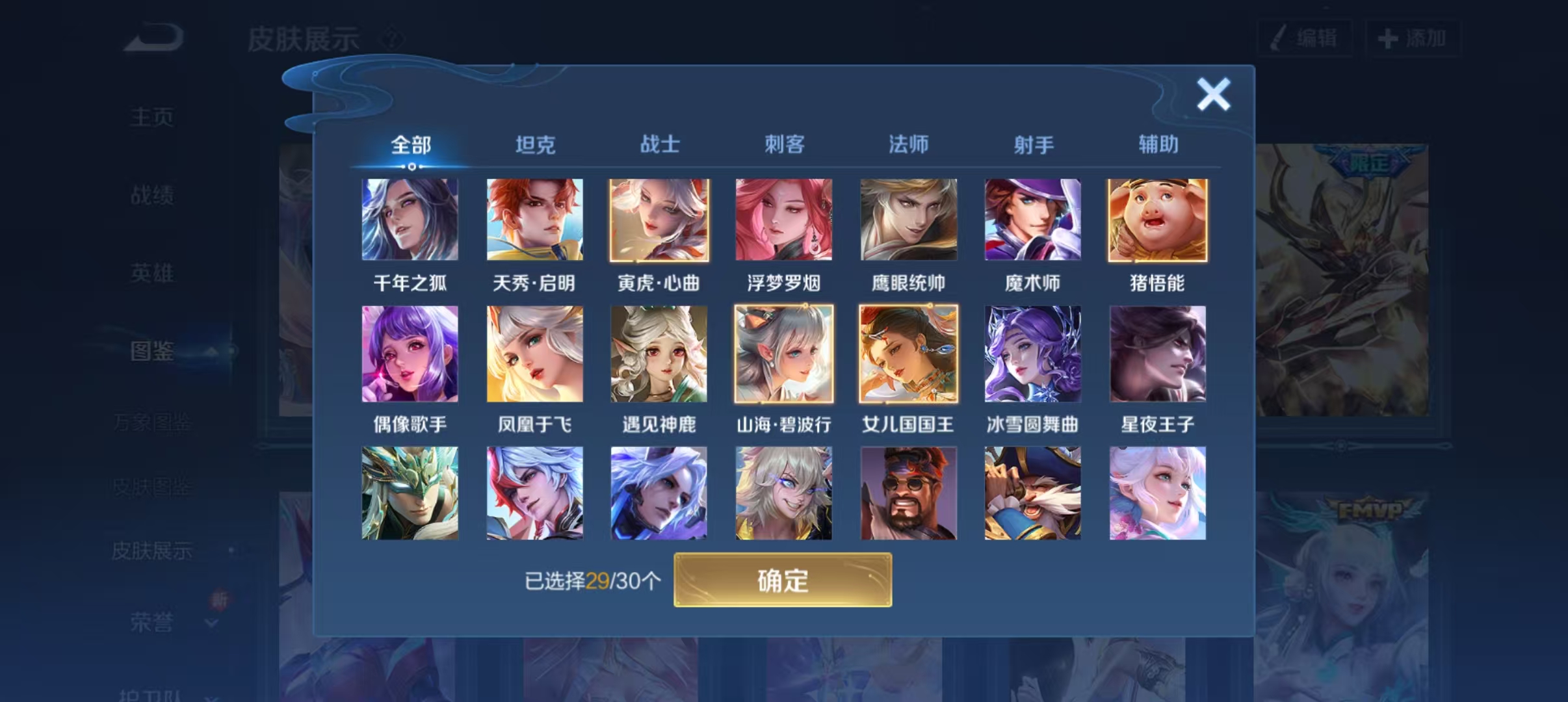Switch to the 坦克 tab
Image resolution: width=1568 pixels, height=702 pixels.
(x=535, y=144)
